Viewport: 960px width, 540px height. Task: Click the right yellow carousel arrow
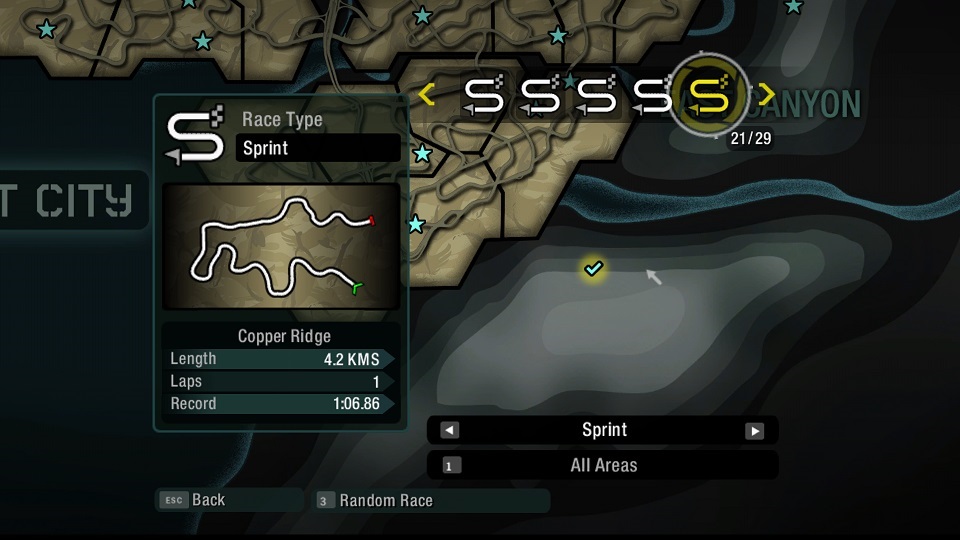tap(767, 95)
